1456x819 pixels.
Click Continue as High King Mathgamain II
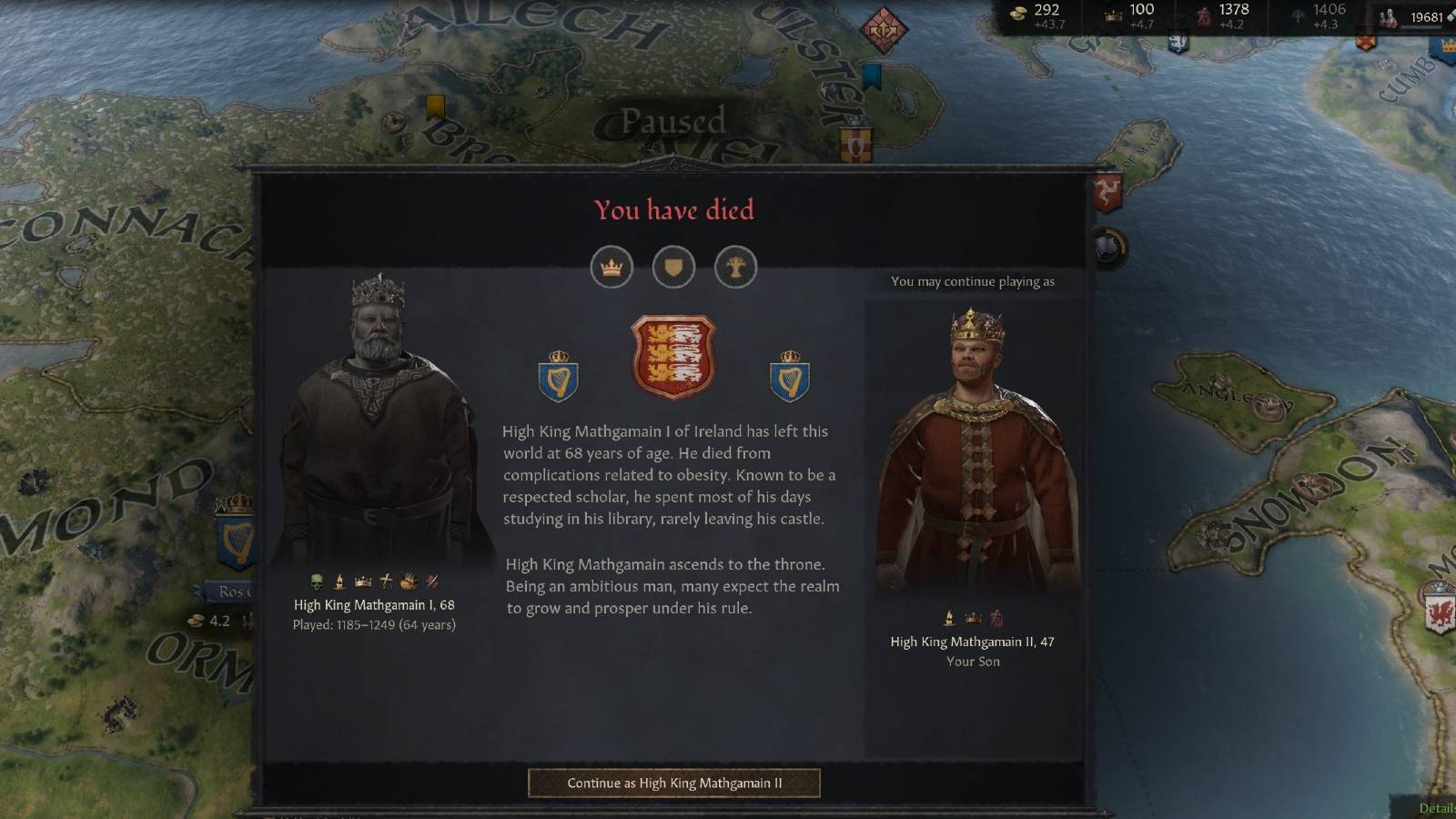click(x=672, y=783)
